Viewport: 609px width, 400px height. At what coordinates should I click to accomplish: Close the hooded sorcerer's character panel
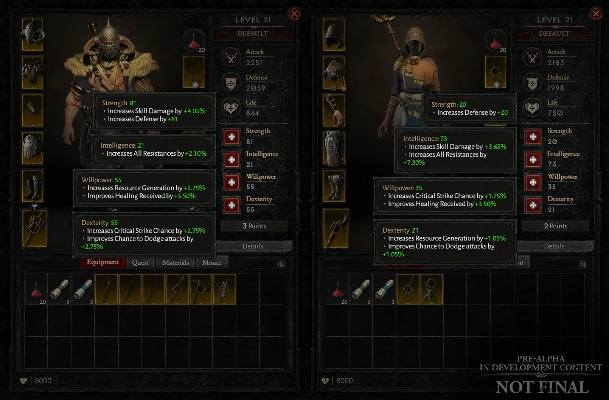[596, 13]
